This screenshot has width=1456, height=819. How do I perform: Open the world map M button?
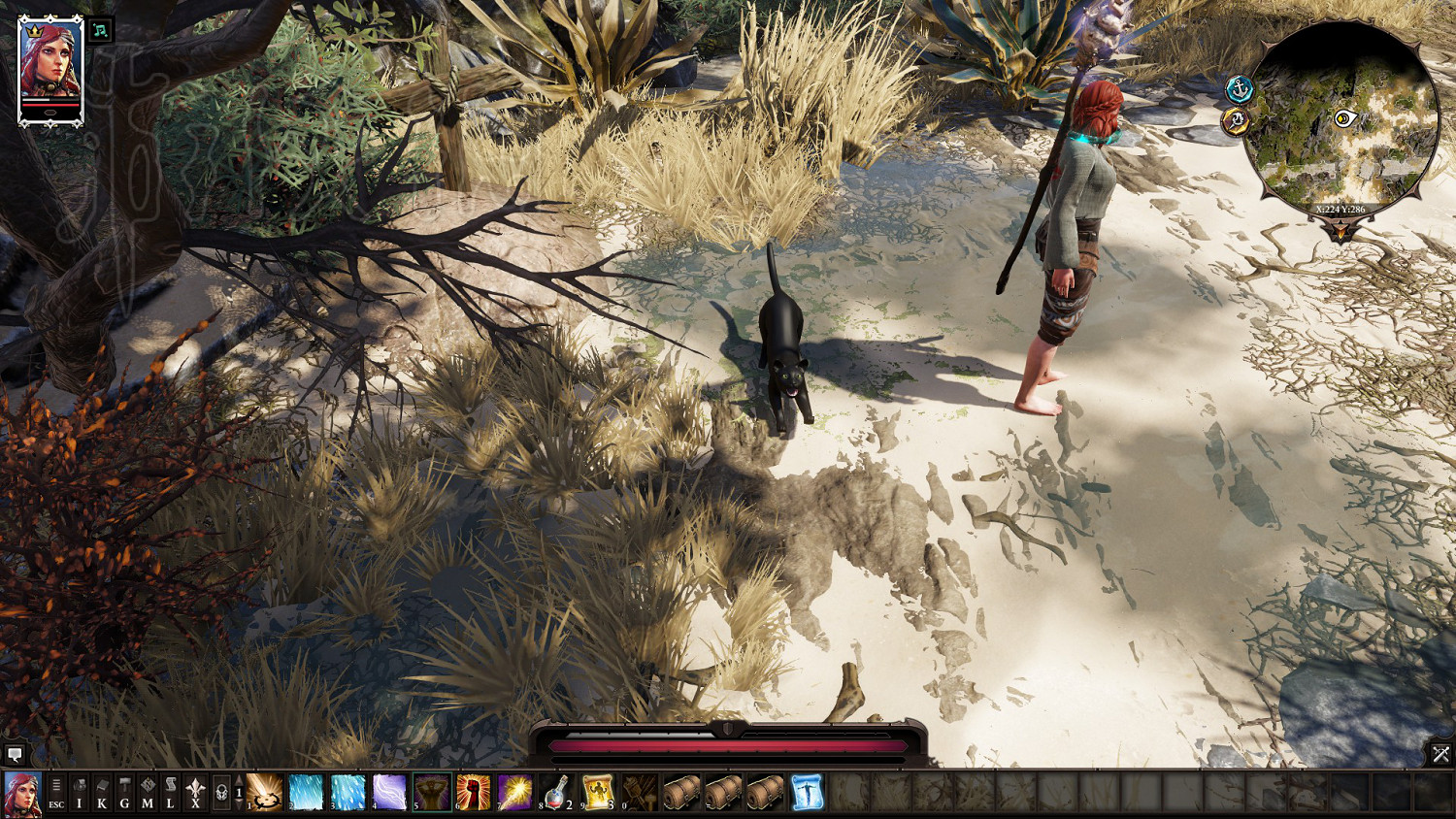click(x=148, y=792)
